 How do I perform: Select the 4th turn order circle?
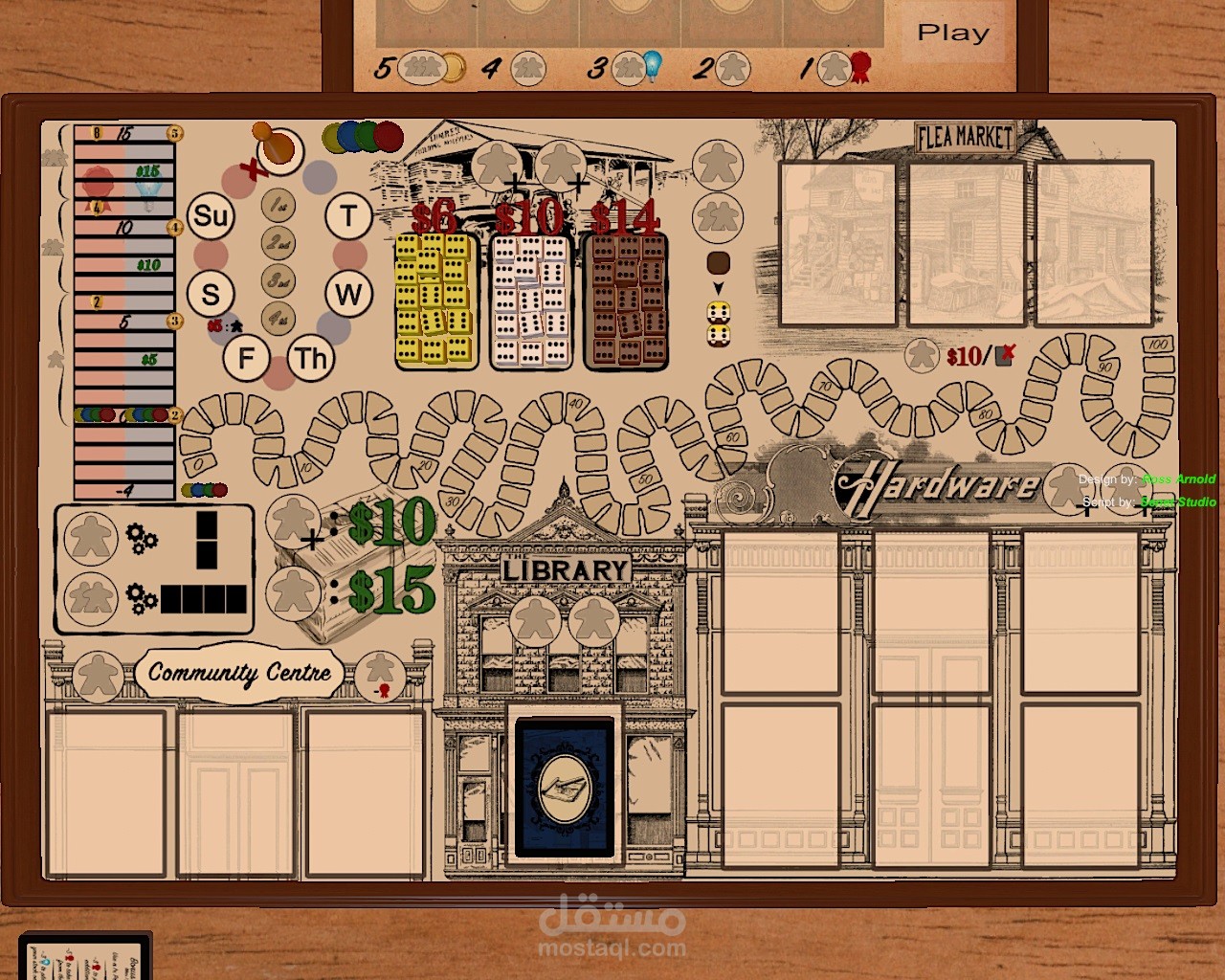click(278, 316)
